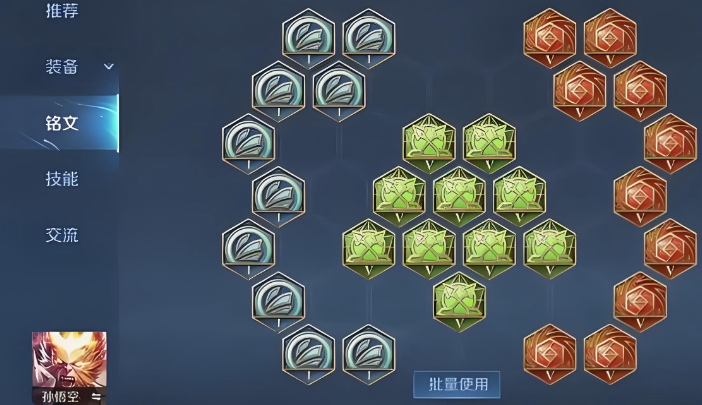Viewport: 702px width, 405px height.
Task: Select the 铭文 tab
Action: (62, 123)
